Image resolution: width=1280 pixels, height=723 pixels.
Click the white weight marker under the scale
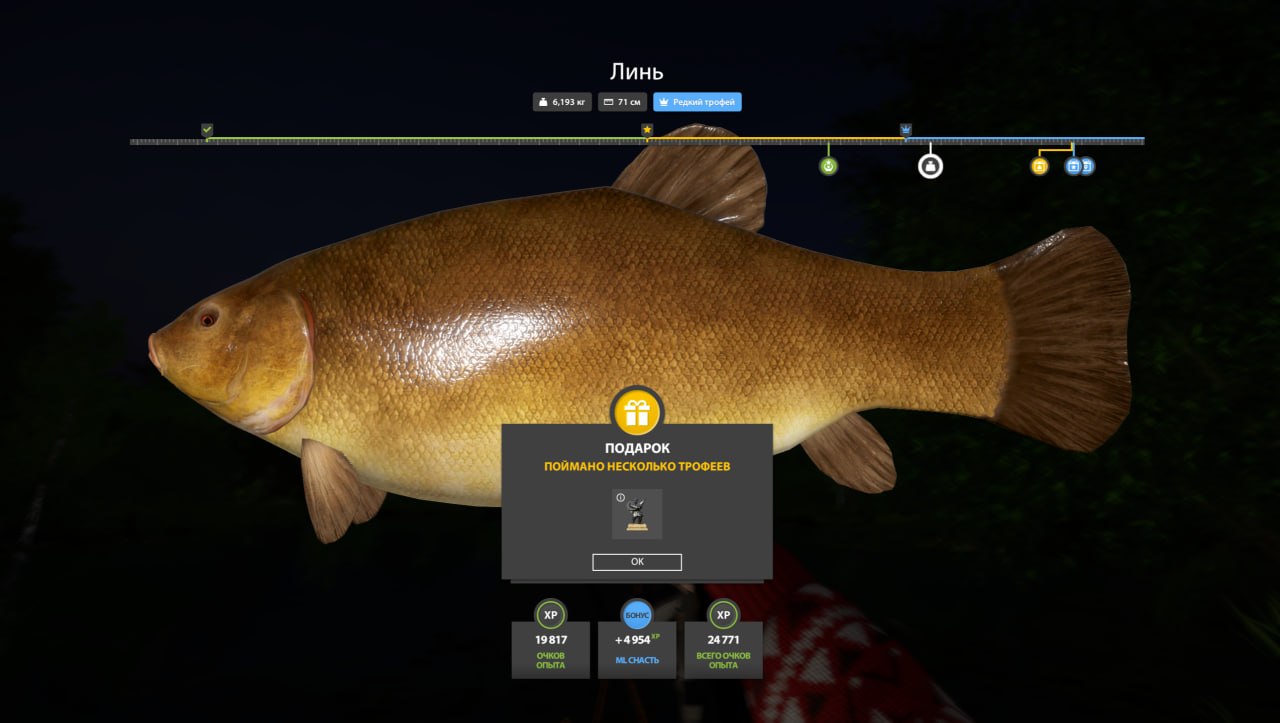point(930,166)
